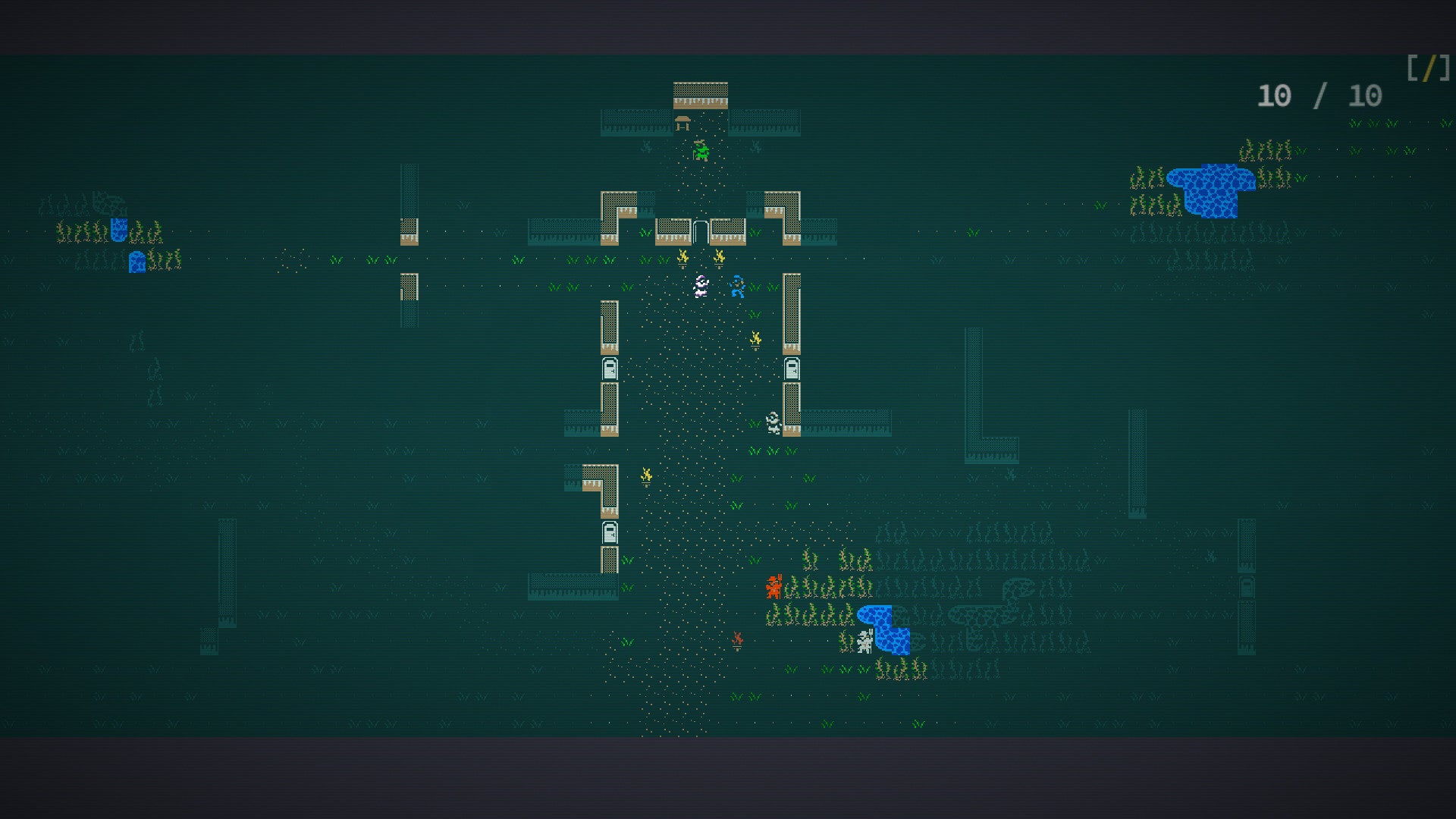Click the left torch flame by the gate
The image size is (1456, 819).
pyautogui.click(x=682, y=256)
